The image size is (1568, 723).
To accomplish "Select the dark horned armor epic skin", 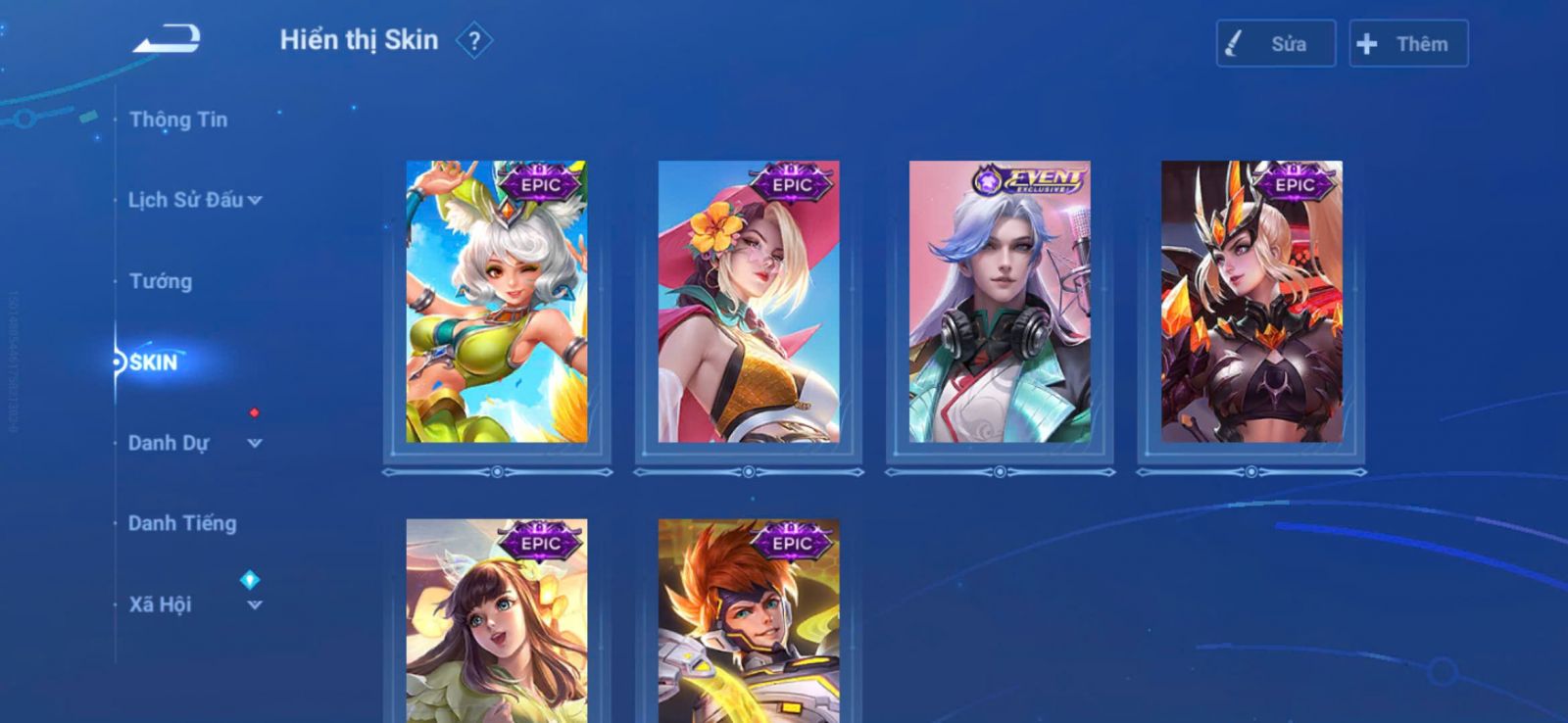I will point(1251,302).
